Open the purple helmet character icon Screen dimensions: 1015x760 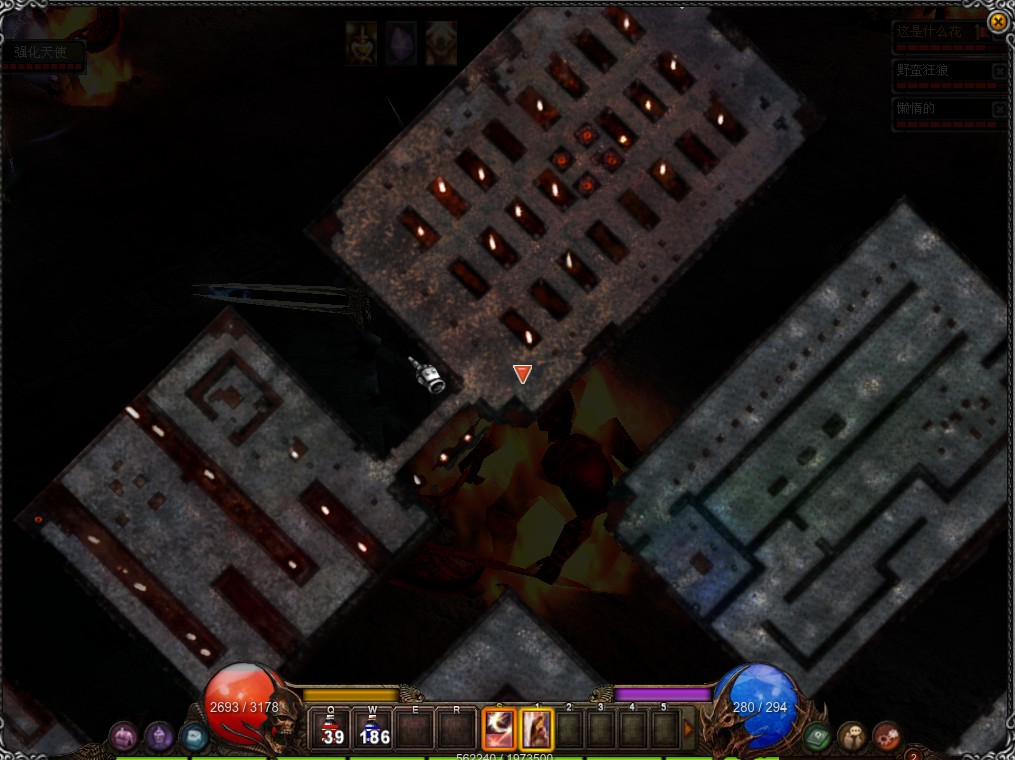pos(123,737)
